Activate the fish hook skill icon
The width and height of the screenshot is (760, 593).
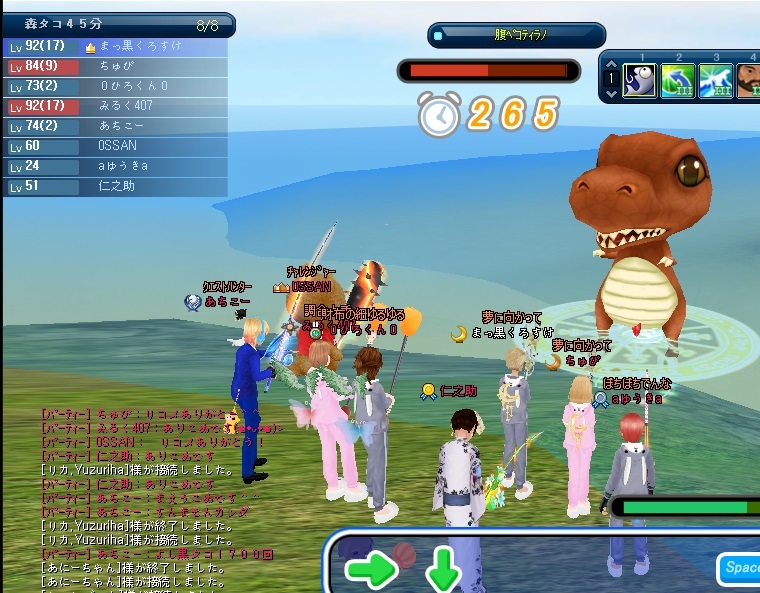(x=640, y=80)
